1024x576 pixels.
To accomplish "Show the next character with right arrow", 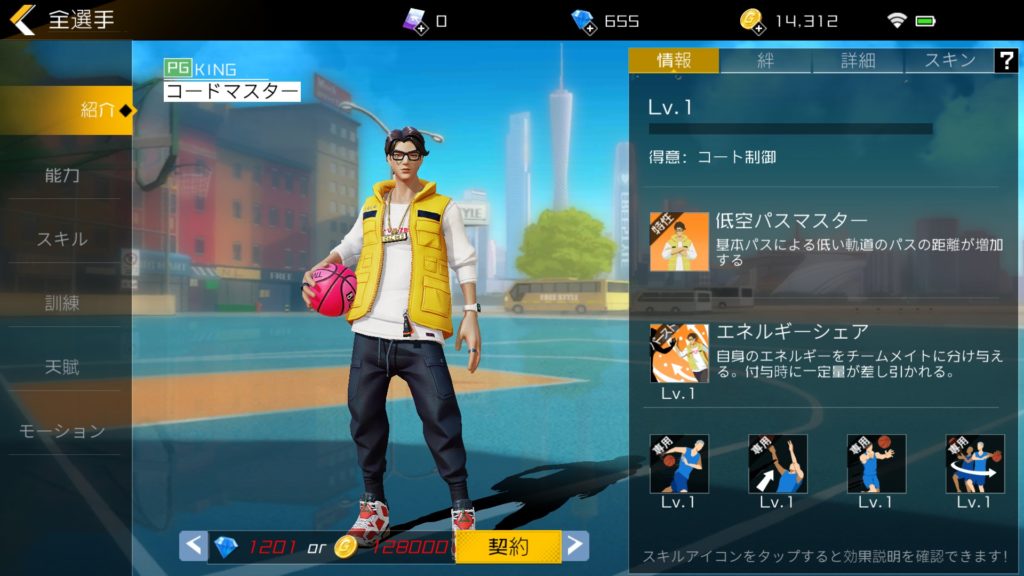I will point(575,546).
